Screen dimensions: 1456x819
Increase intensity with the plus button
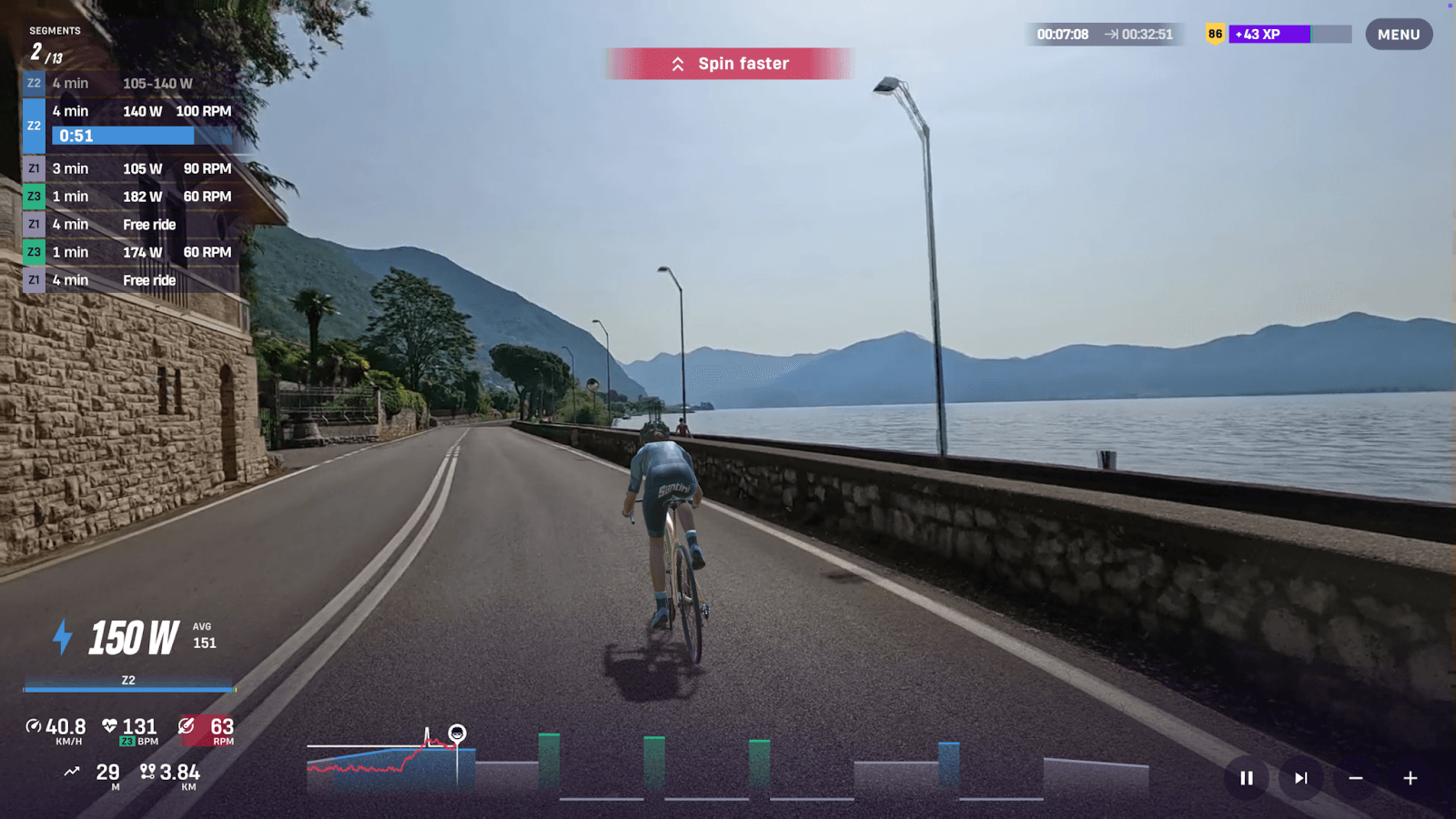(1410, 778)
